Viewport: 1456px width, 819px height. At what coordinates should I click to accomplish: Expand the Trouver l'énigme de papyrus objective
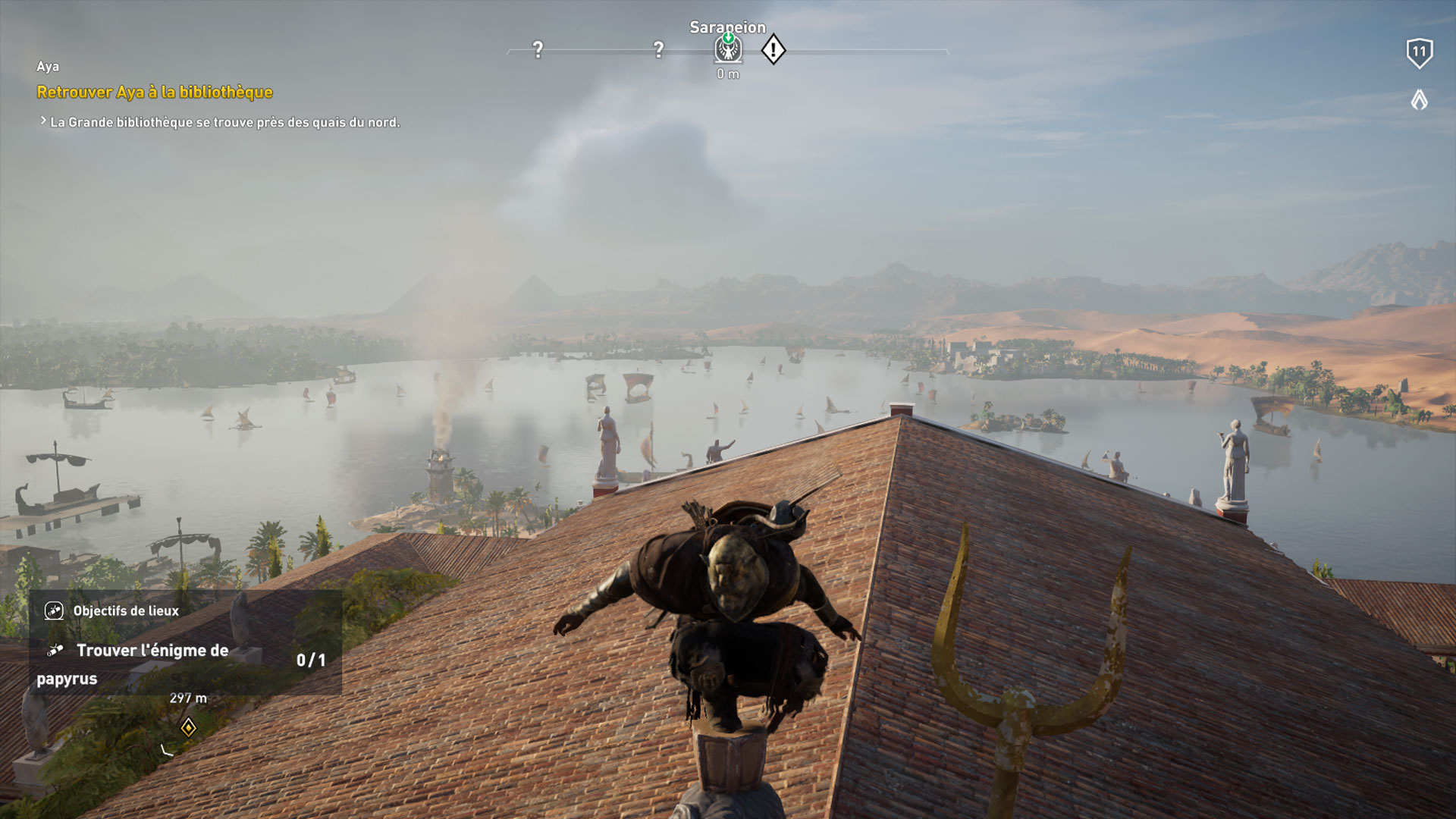point(152,651)
